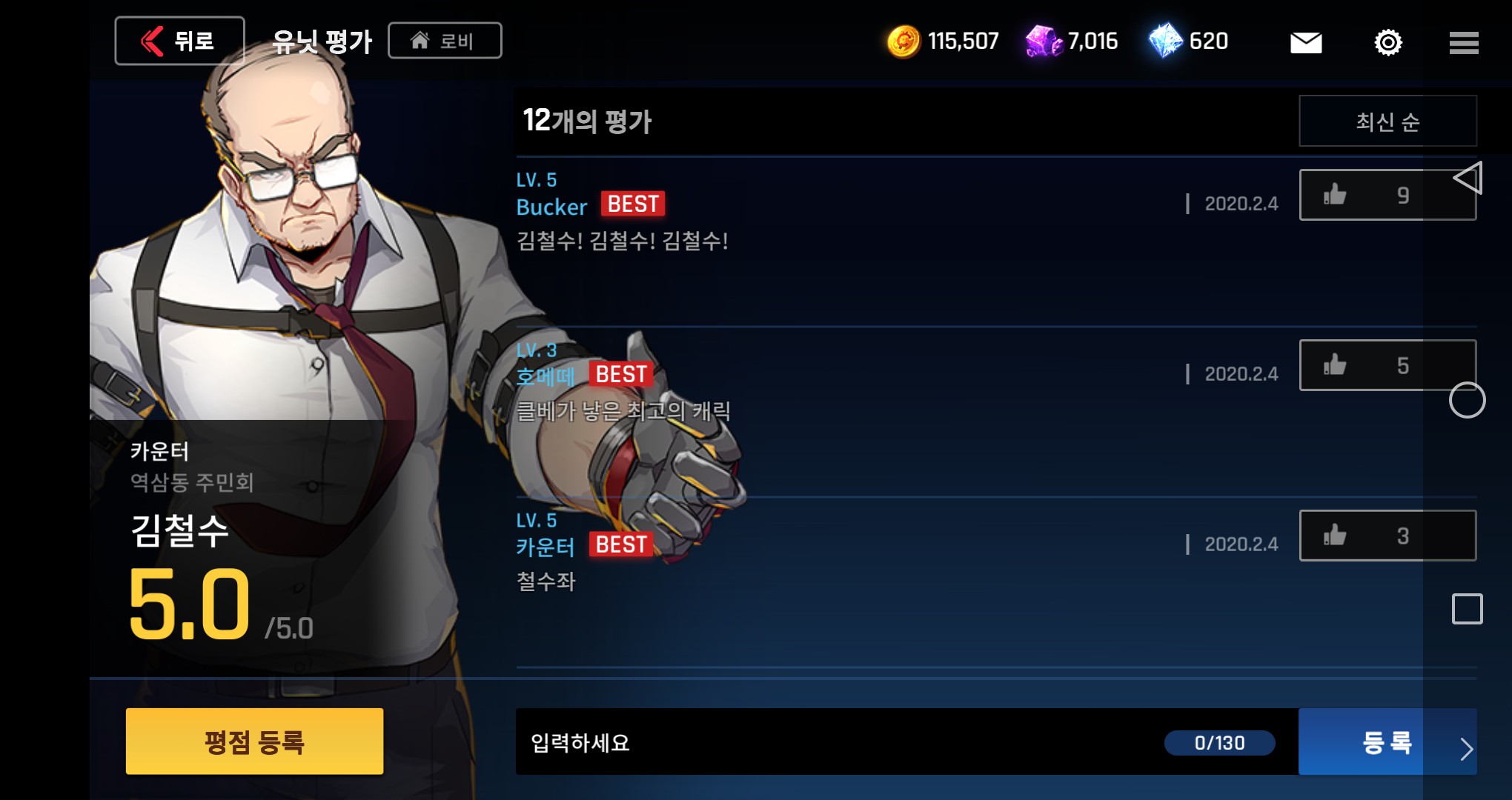Focus the 입력하세요 review text field
1512x800 pixels.
[x=838, y=742]
